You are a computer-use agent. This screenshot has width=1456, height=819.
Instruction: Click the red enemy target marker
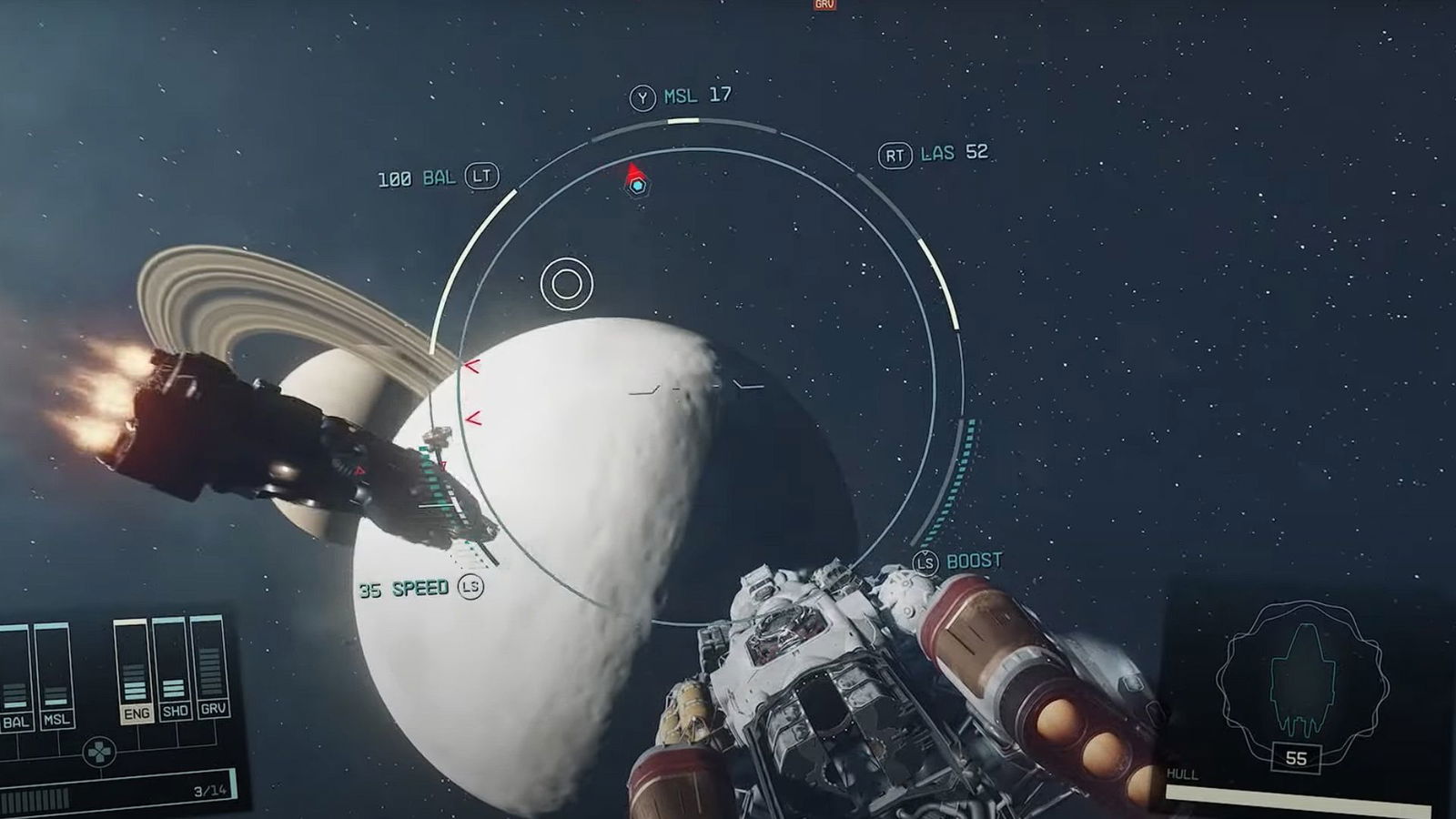pyautogui.click(x=633, y=172)
